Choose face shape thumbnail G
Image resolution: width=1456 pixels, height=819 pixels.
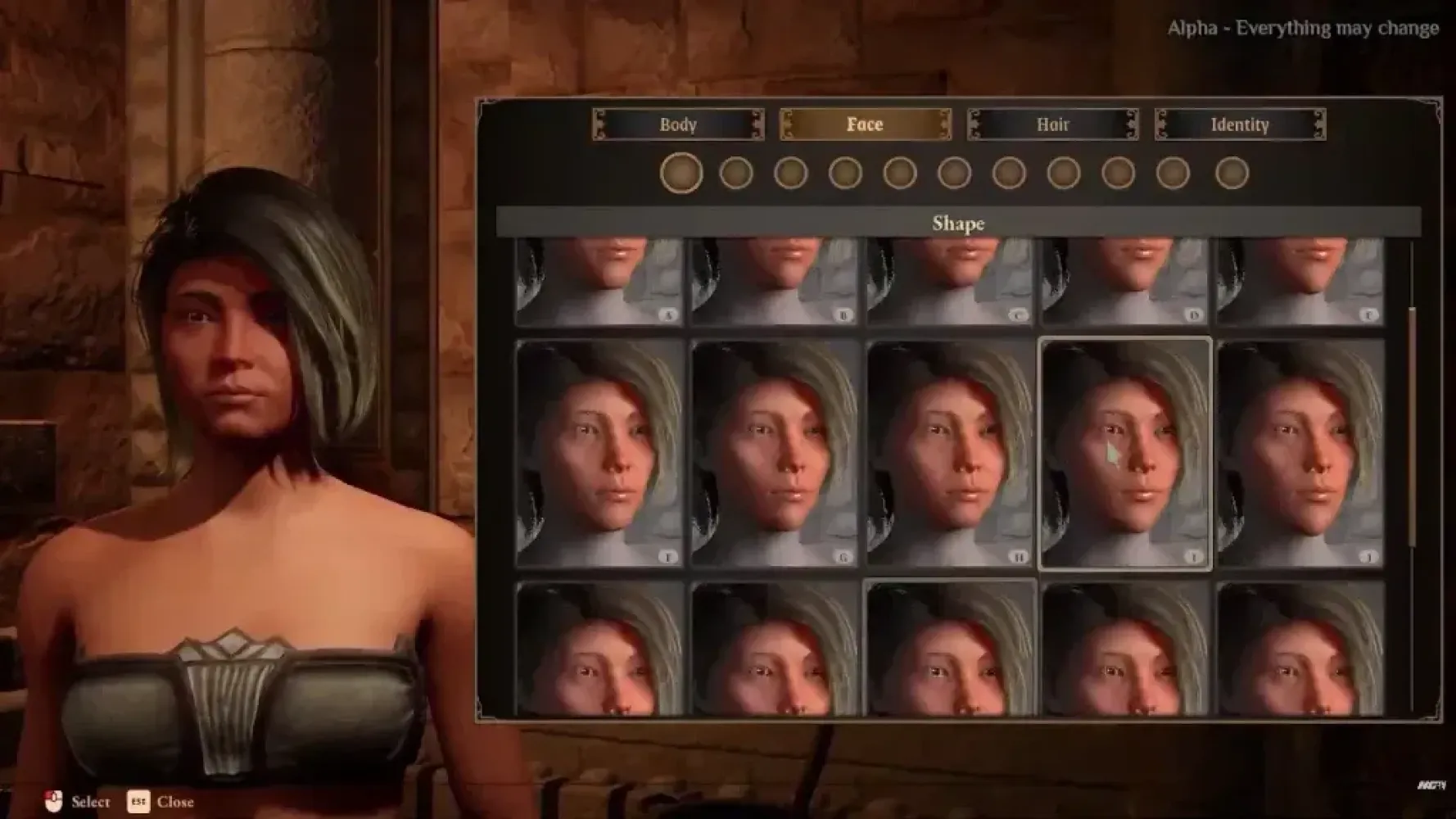click(x=775, y=453)
